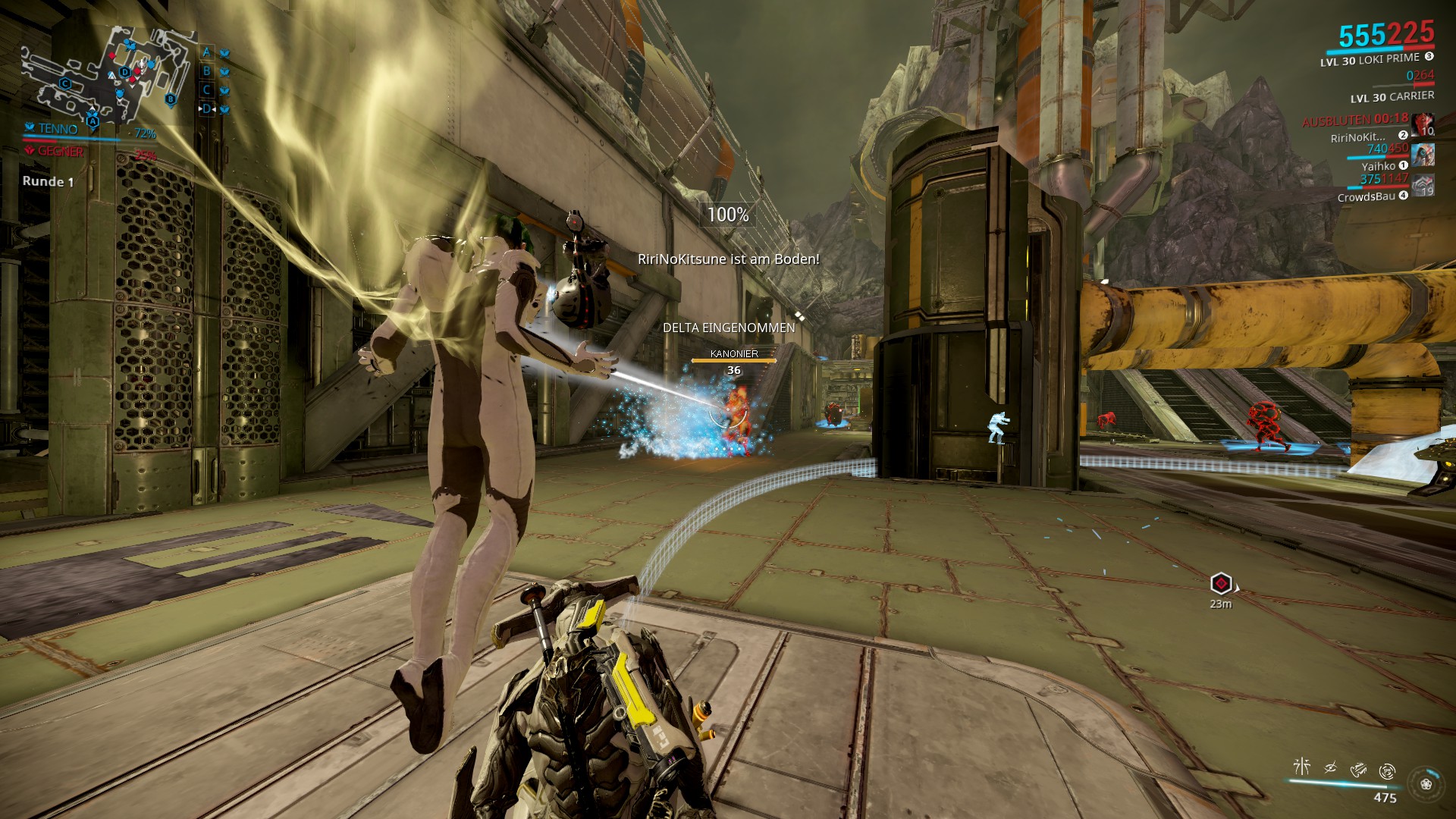Click the hexagonal B marker on the minimap

click(171, 99)
